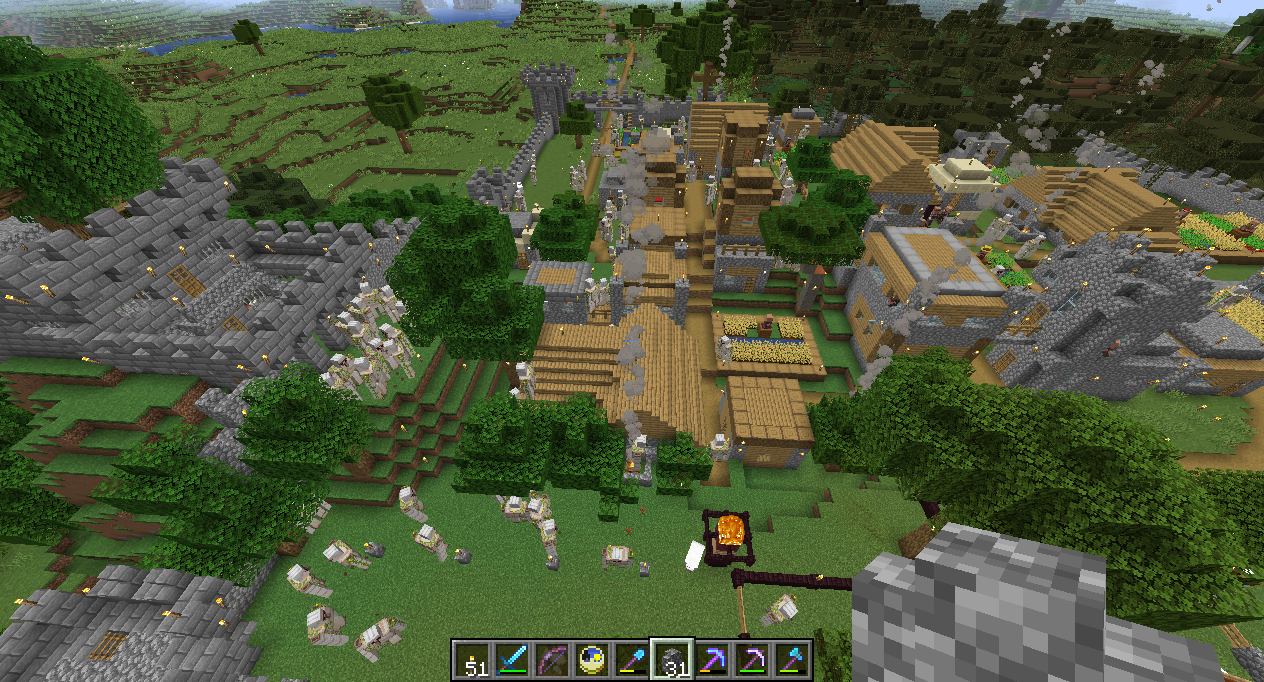Viewport: 1264px width, 682px height.
Task: Choose the clock in the hotbar
Action: [592, 660]
